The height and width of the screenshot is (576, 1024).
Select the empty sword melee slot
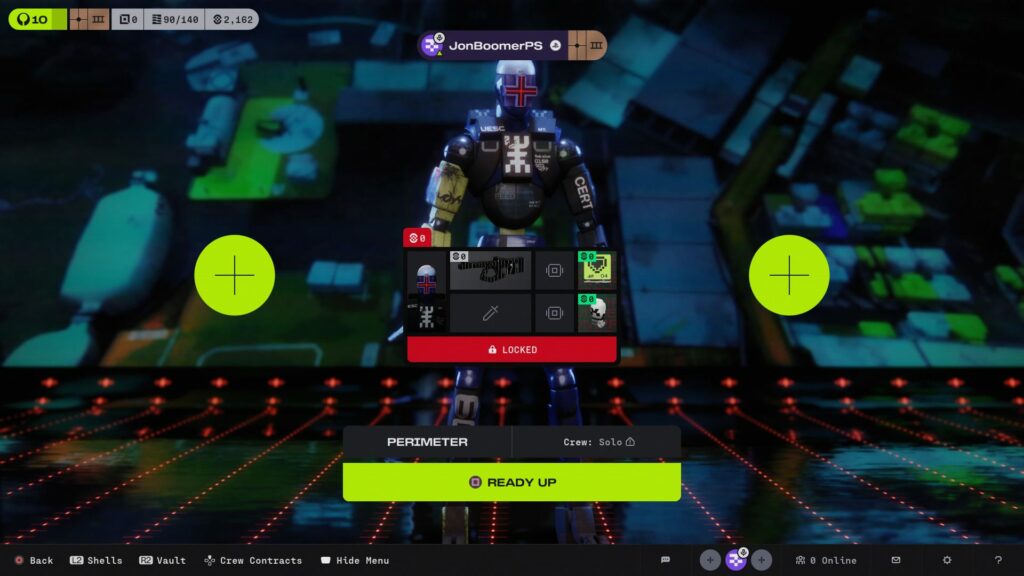[x=488, y=313]
